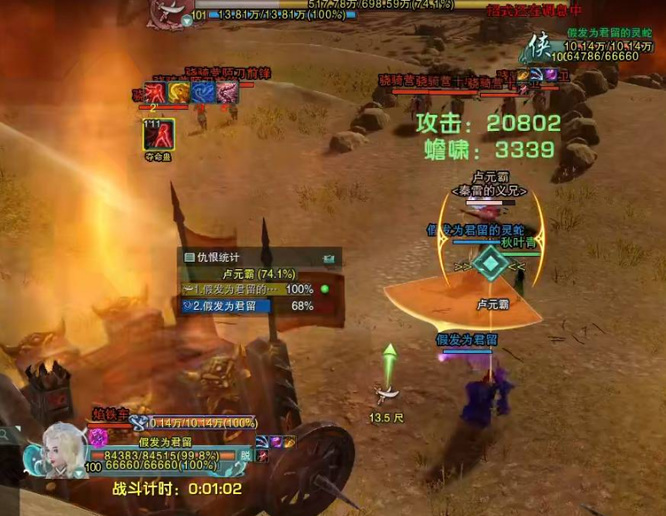This screenshot has height=516, width=666.
Task: Click the purple orb buff on target frame
Action: coord(550,74)
